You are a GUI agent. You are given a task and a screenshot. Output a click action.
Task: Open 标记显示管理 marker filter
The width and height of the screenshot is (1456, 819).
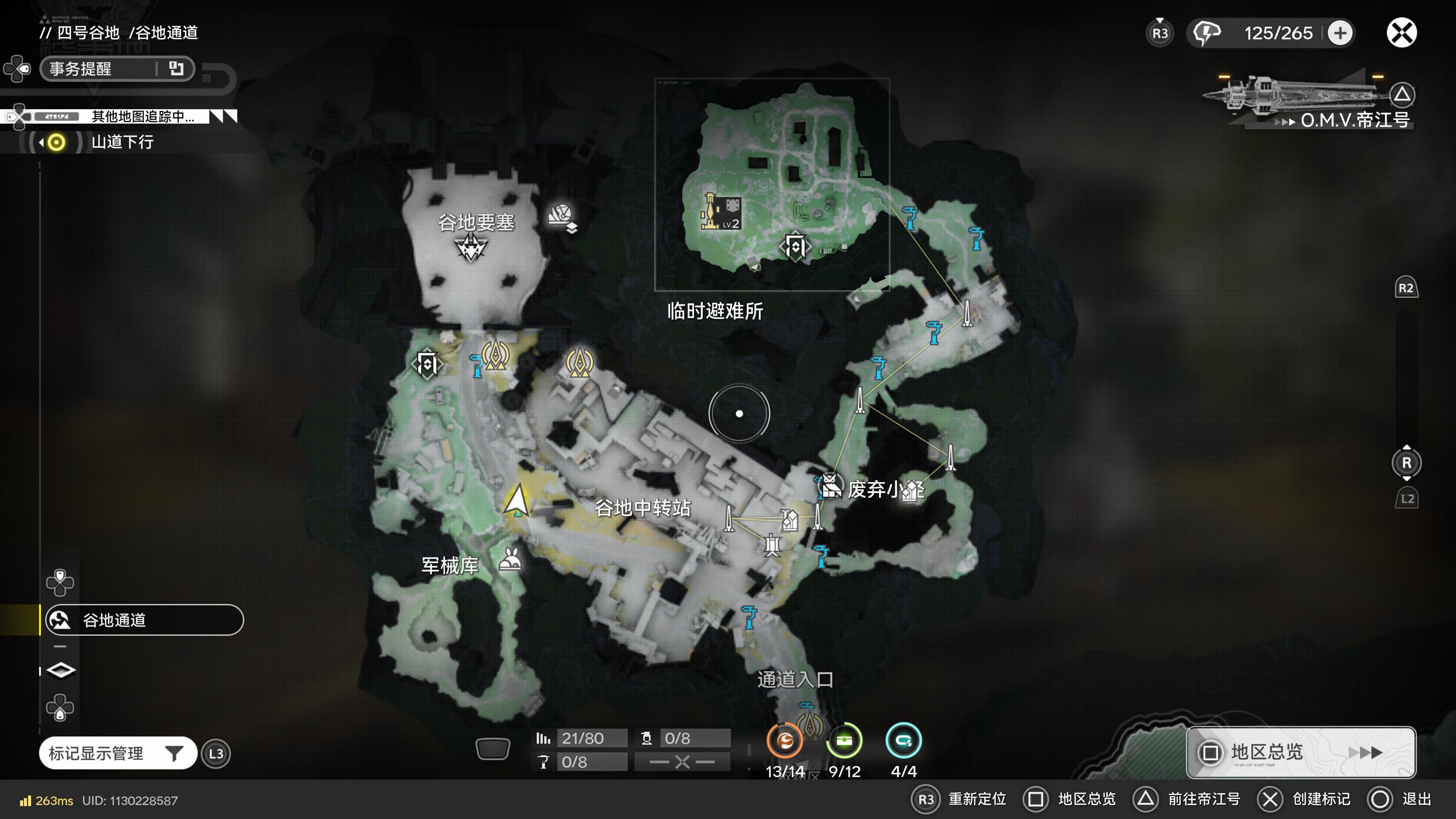coord(118,753)
